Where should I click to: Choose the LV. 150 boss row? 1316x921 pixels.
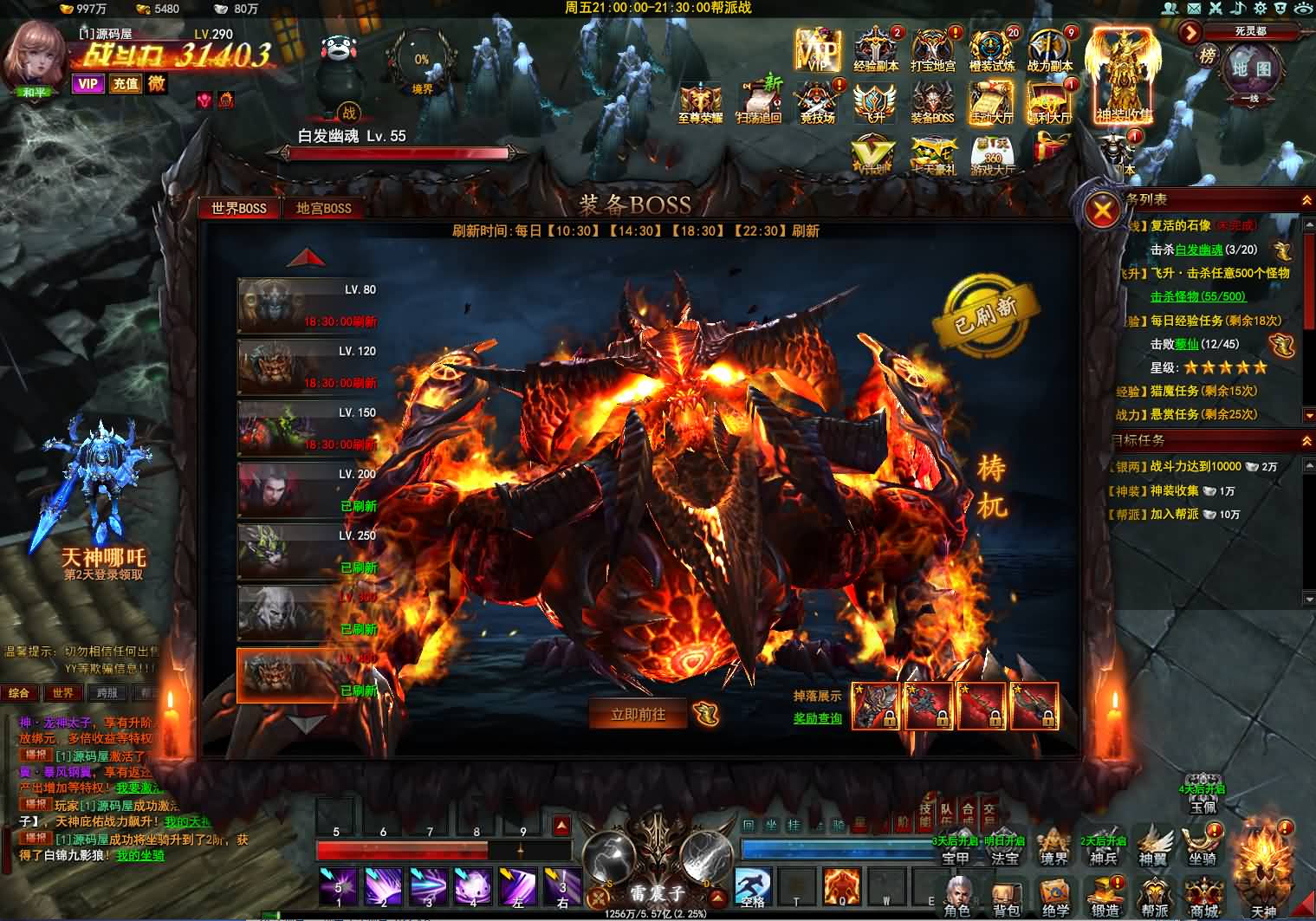point(308,428)
